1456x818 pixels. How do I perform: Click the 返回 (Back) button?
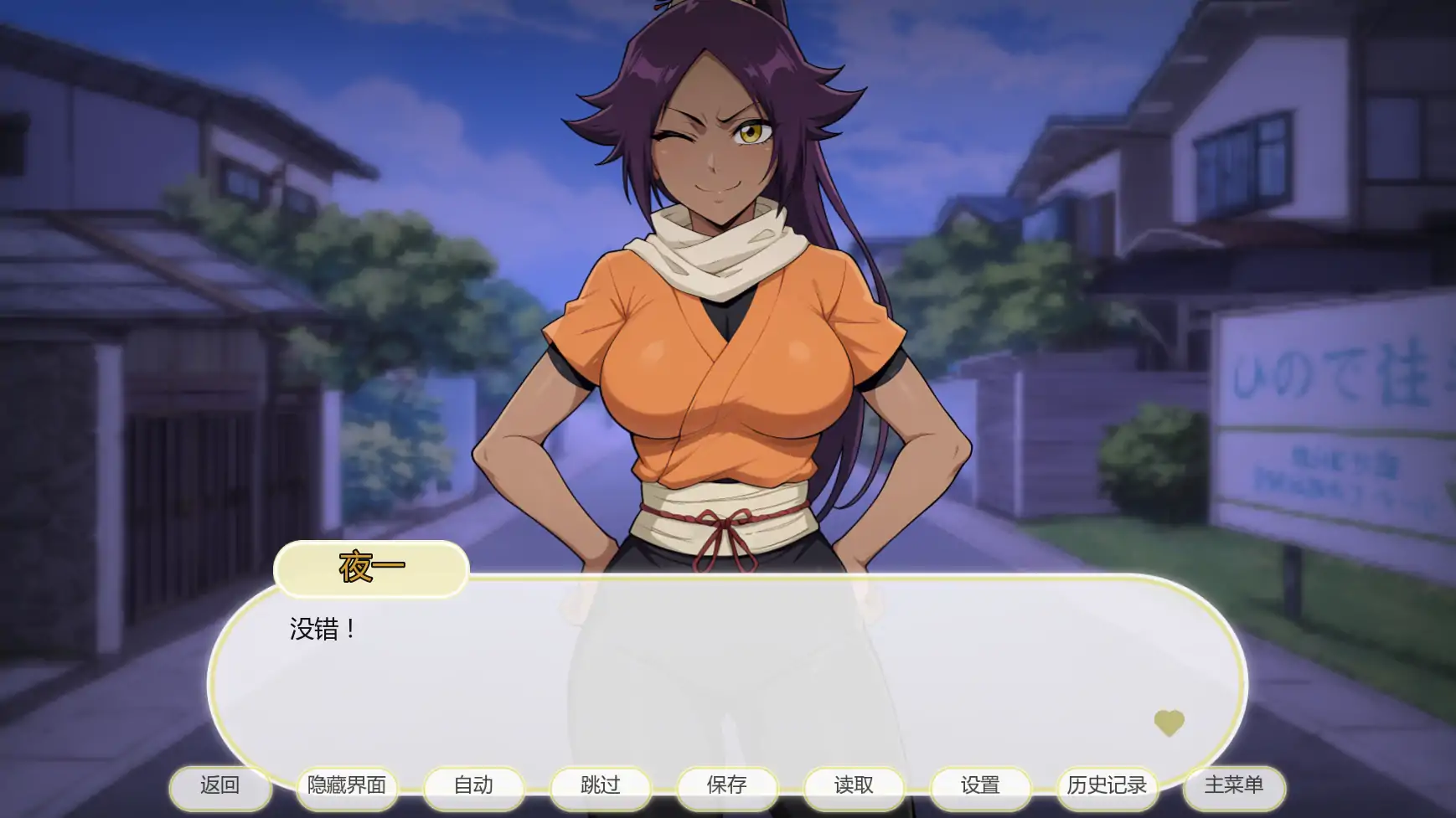click(220, 787)
